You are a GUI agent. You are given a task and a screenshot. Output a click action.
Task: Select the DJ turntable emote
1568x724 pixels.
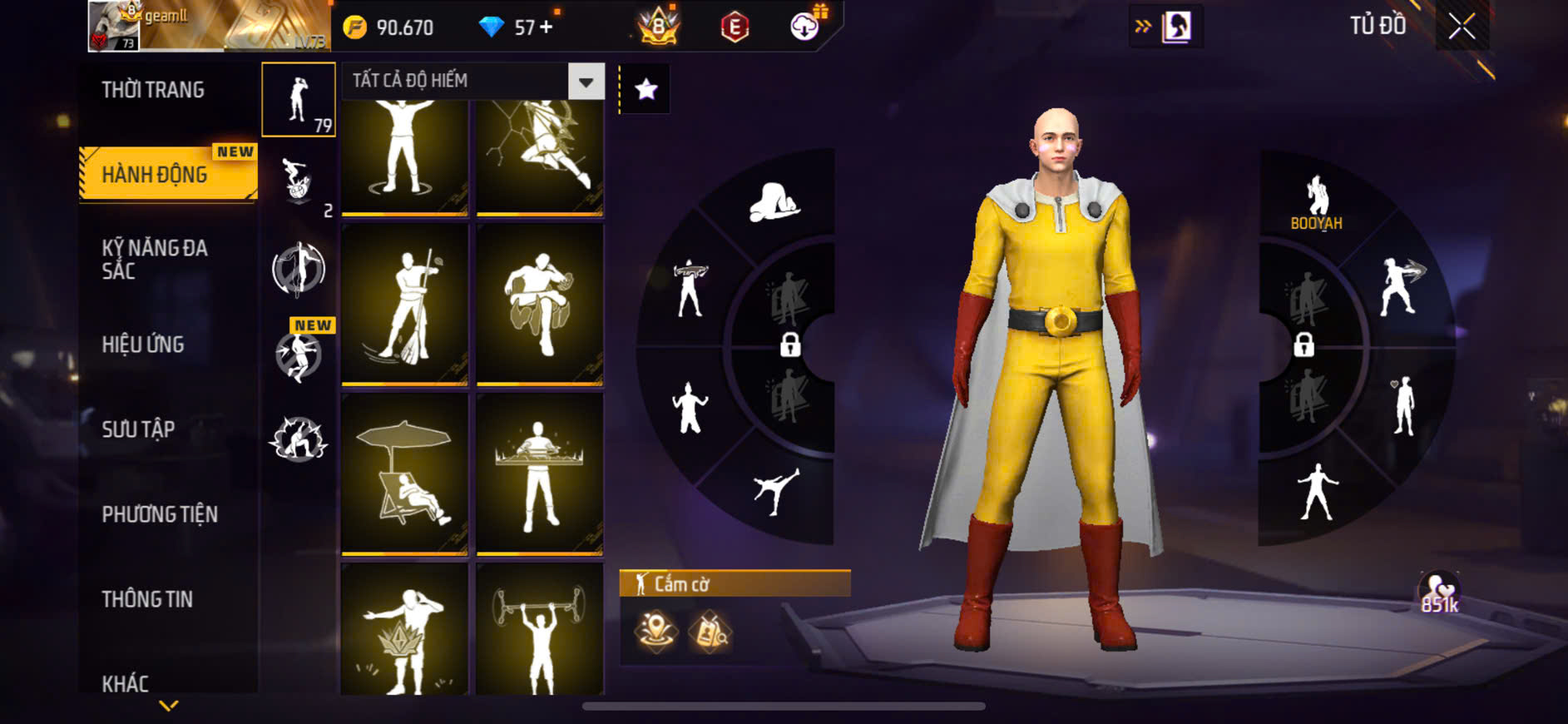(x=540, y=474)
